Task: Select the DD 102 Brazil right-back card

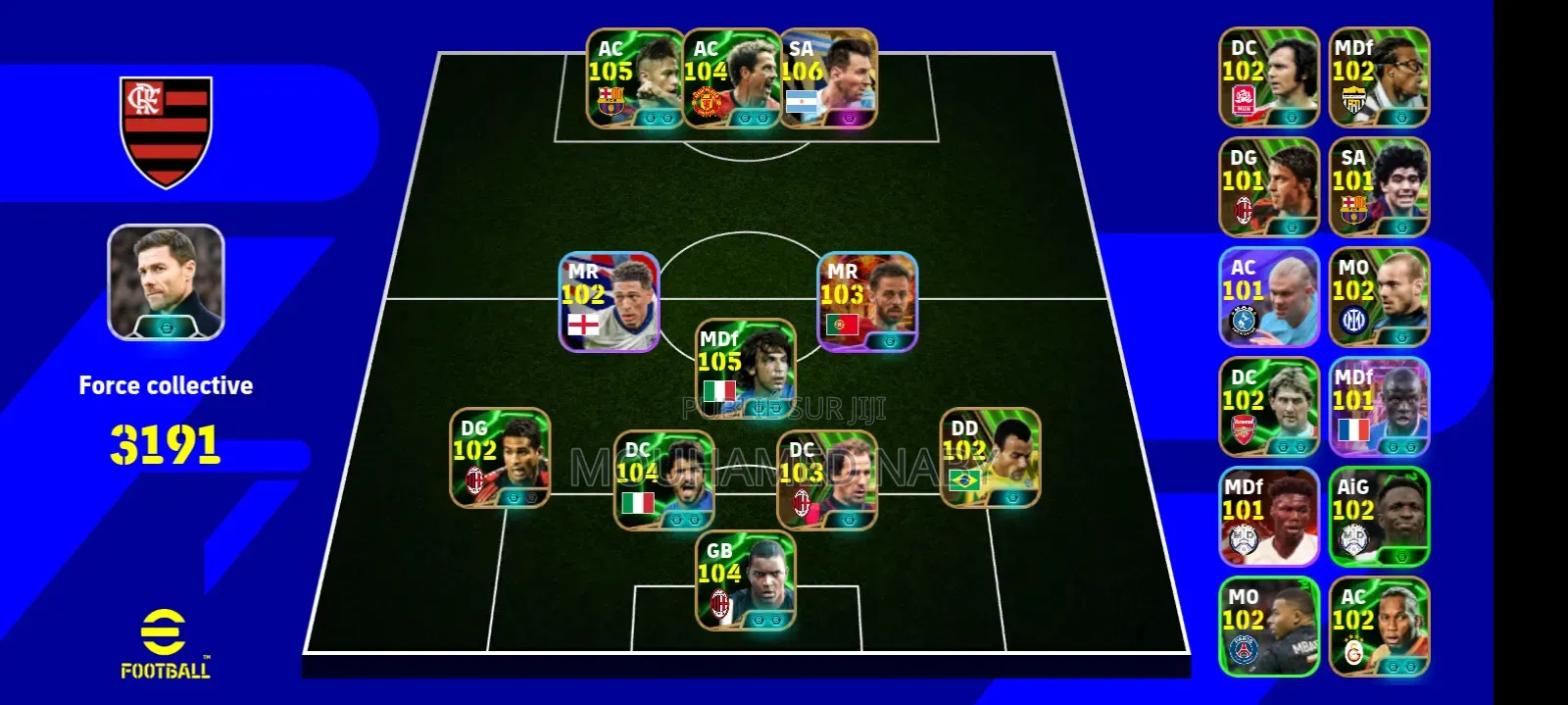Action: click(x=990, y=458)
